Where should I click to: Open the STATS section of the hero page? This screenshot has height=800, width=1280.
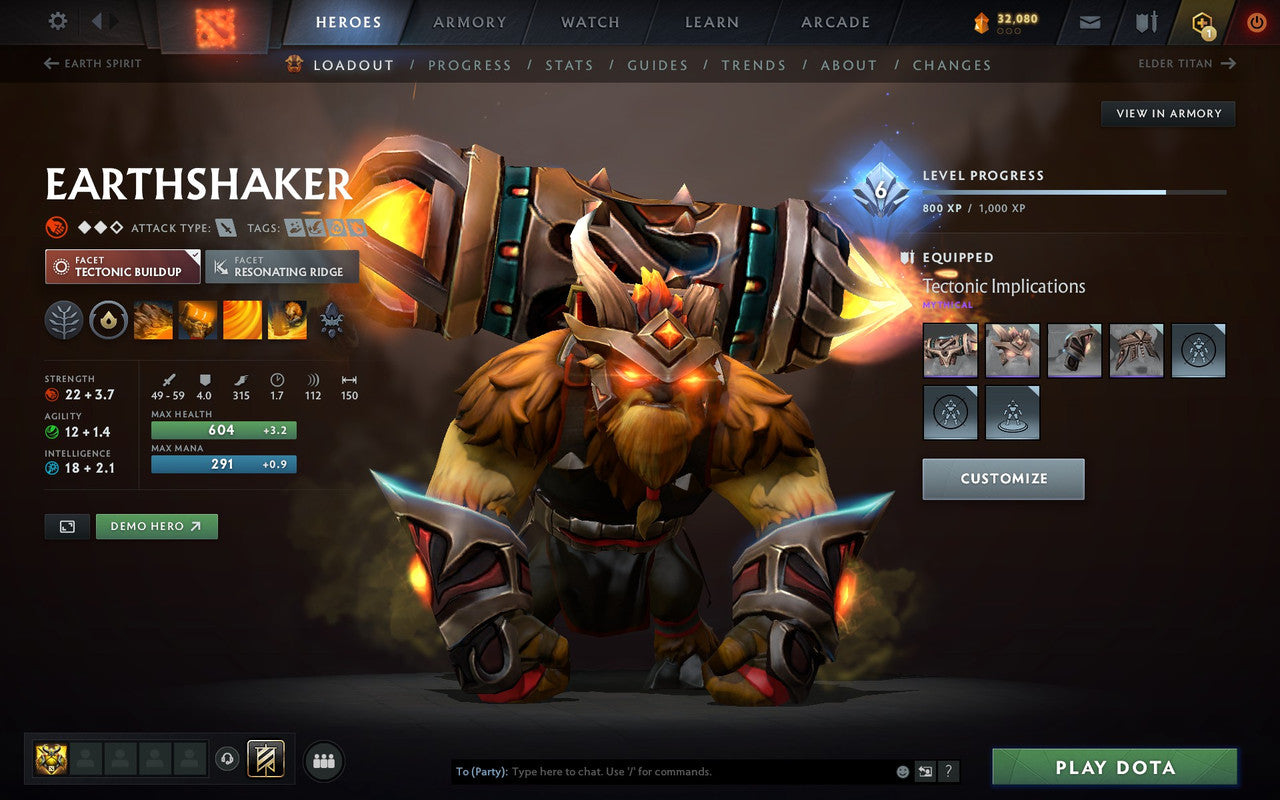[x=569, y=65]
